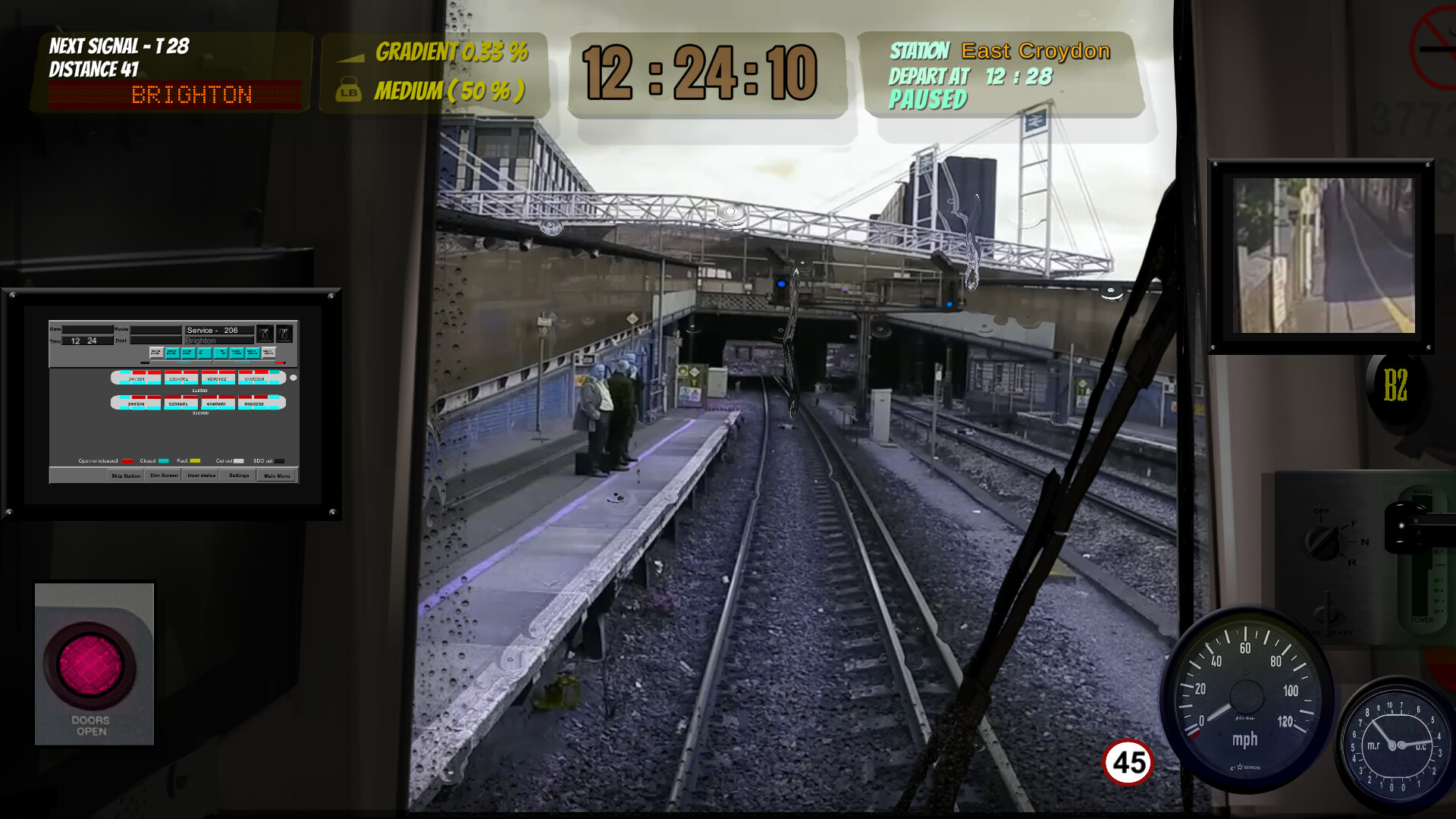Select the left pantograph icon on the TMS screen
Screen dimensions: 1456x819
(x=265, y=334)
